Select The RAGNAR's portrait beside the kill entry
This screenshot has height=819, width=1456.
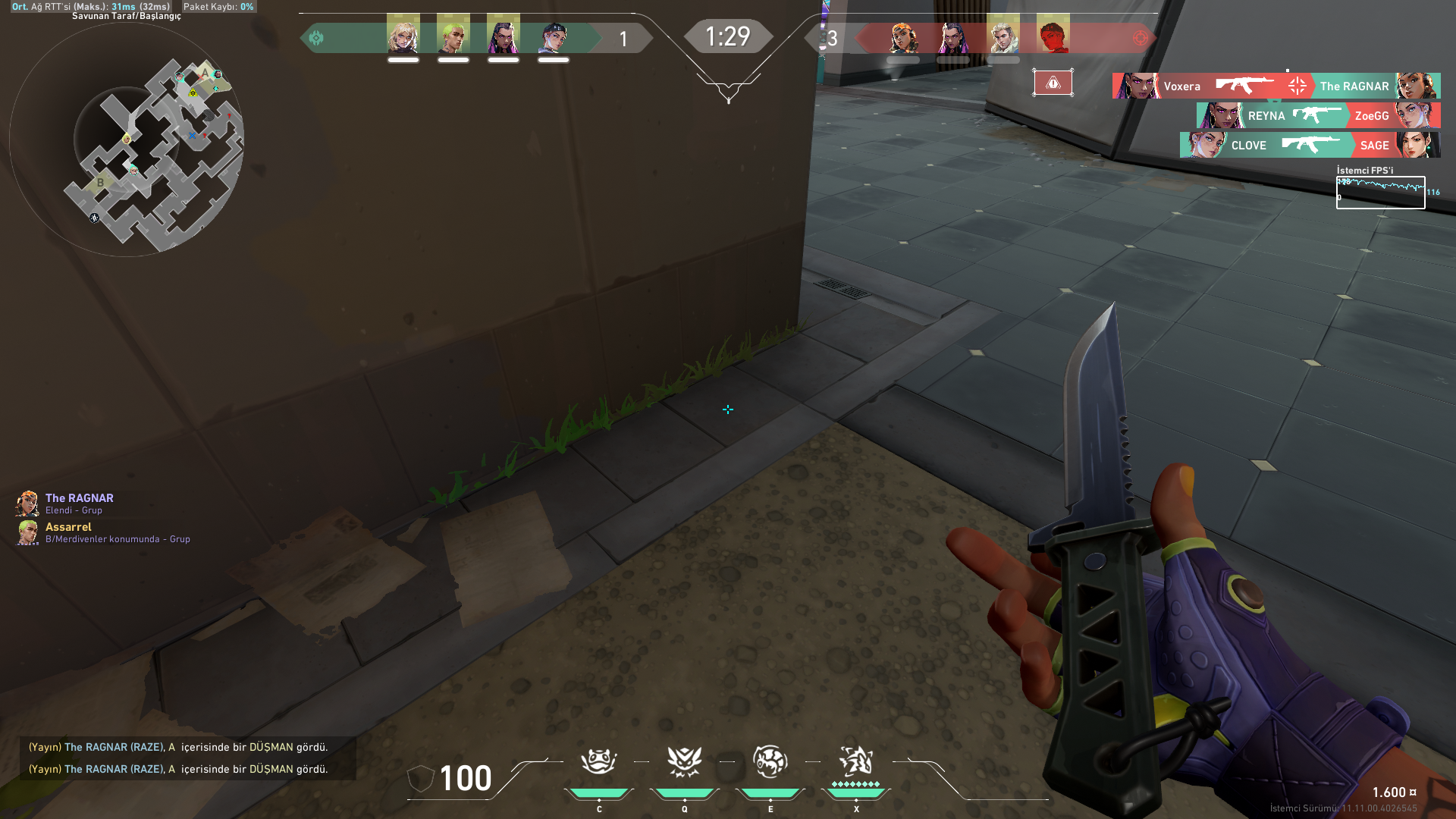(x=1420, y=86)
